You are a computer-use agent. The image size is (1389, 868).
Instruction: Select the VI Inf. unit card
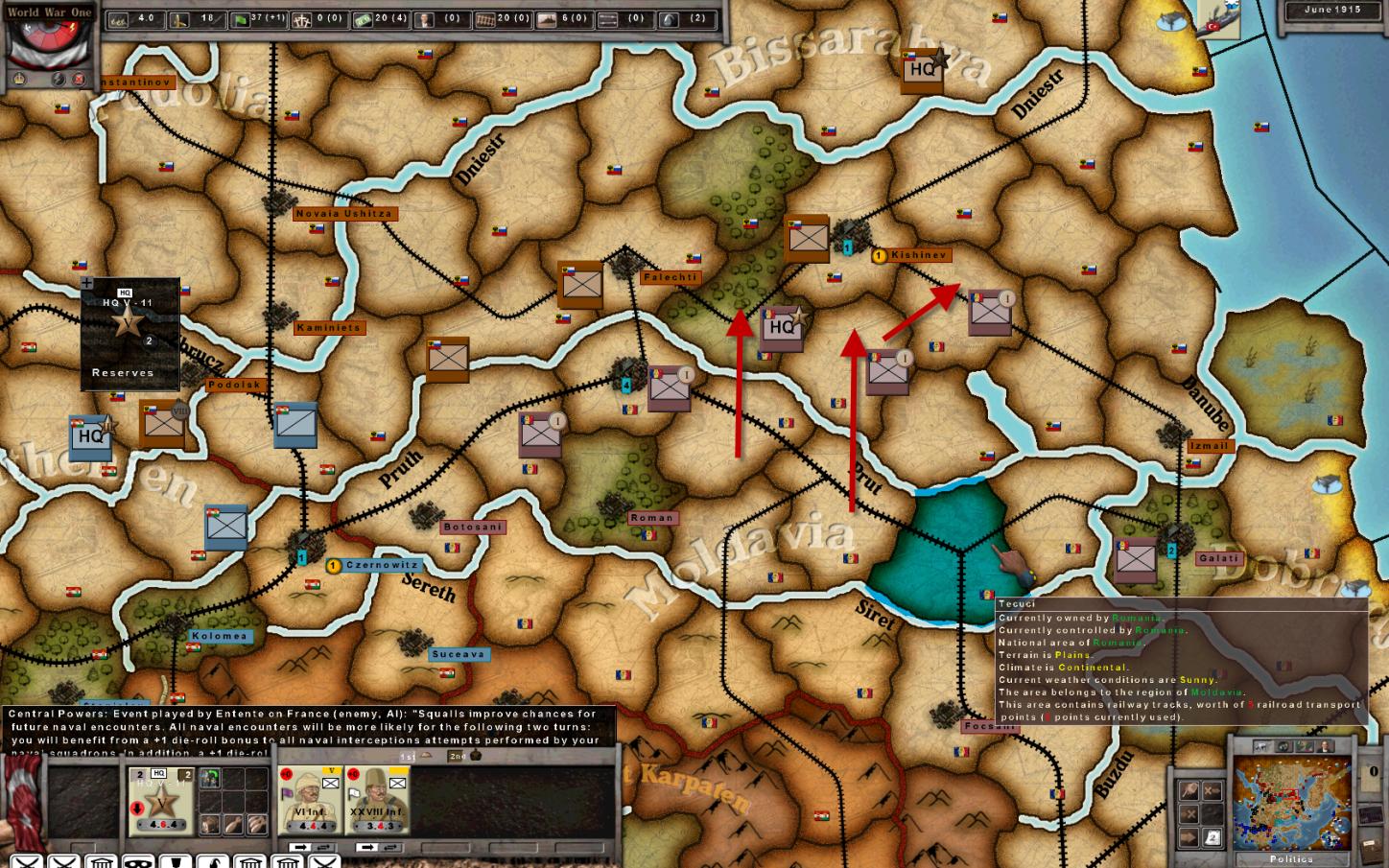tap(310, 801)
